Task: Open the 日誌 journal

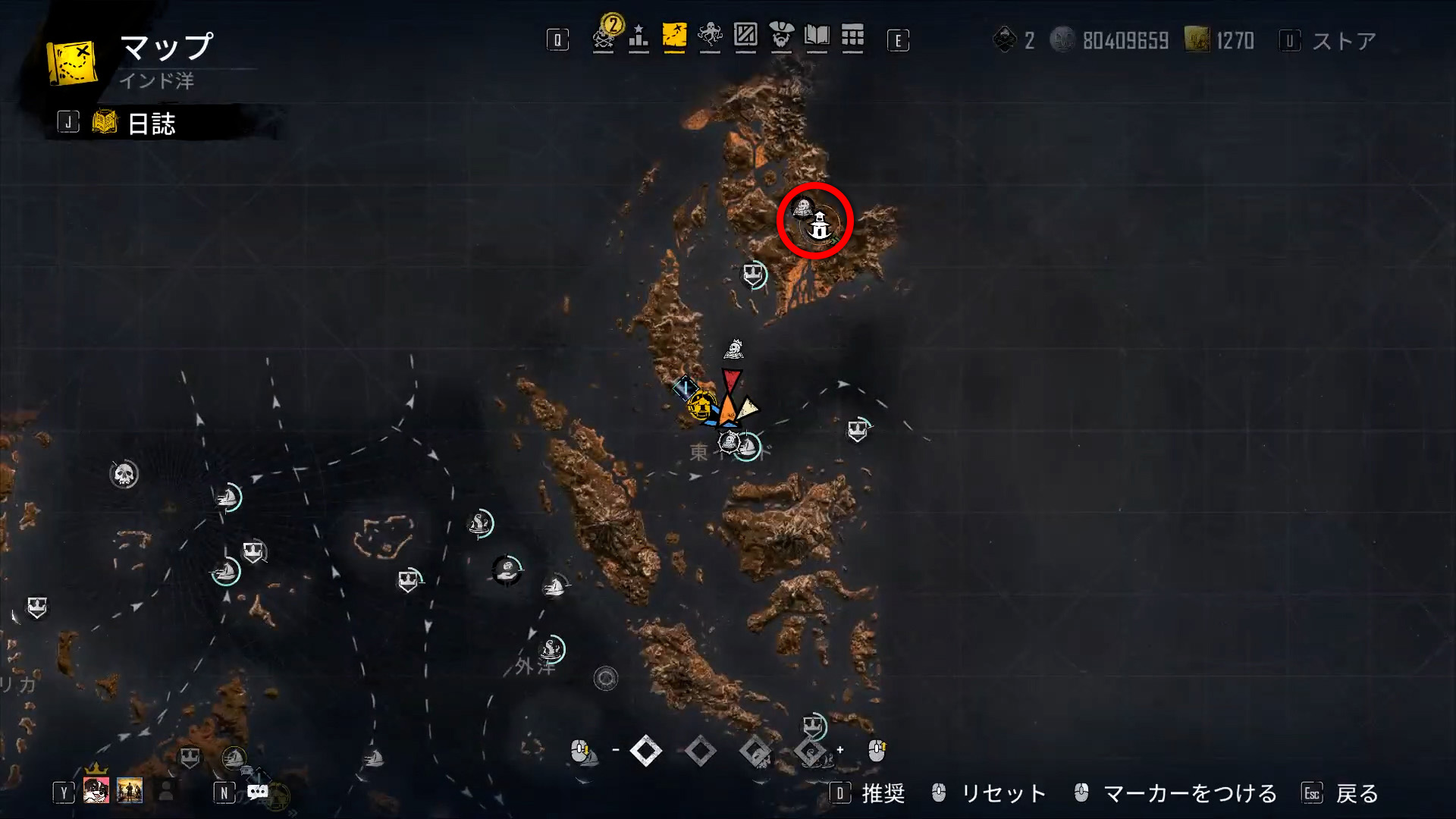Action: (x=151, y=123)
